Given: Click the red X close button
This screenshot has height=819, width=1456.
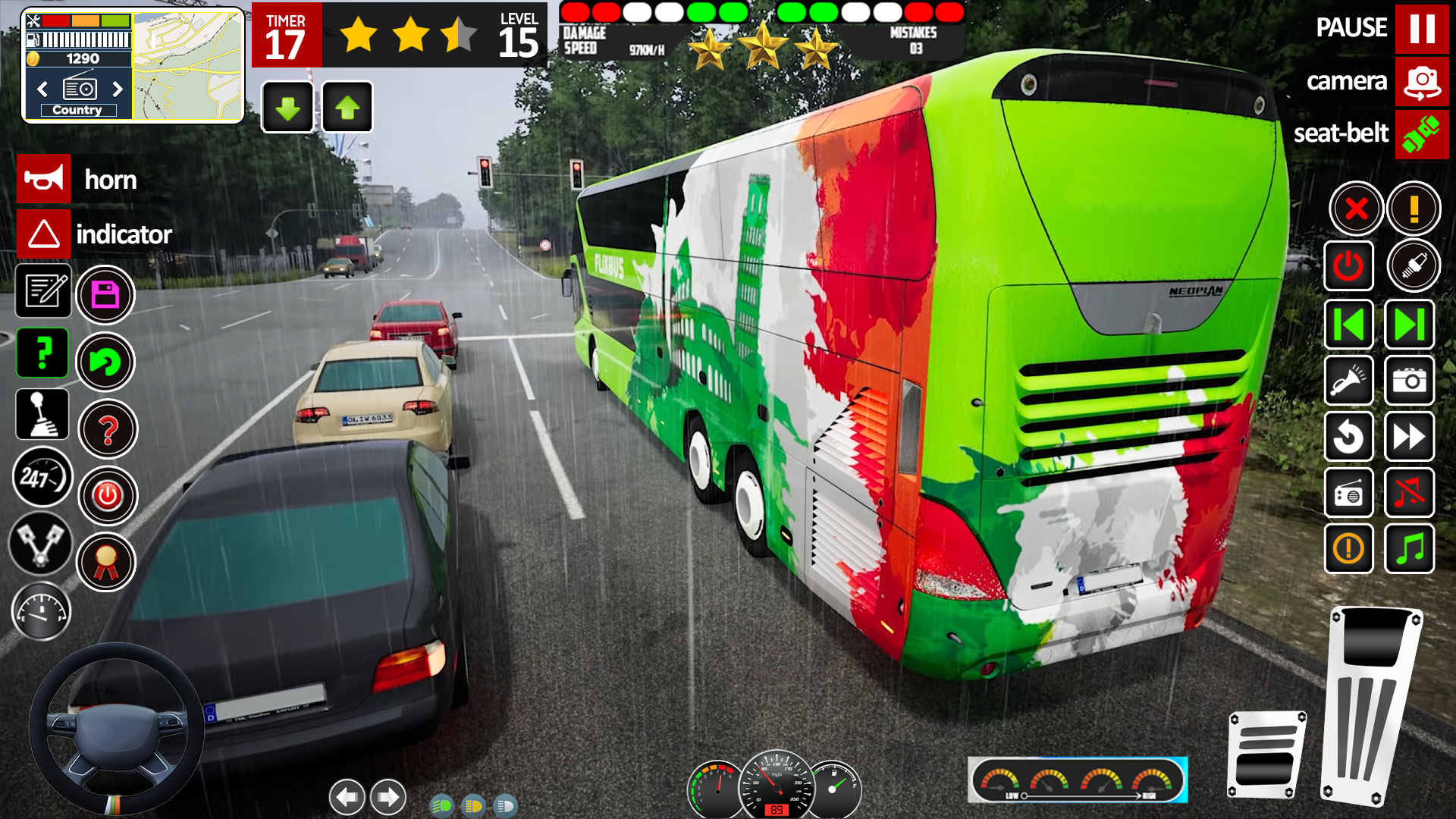Looking at the screenshot, I should (1356, 208).
